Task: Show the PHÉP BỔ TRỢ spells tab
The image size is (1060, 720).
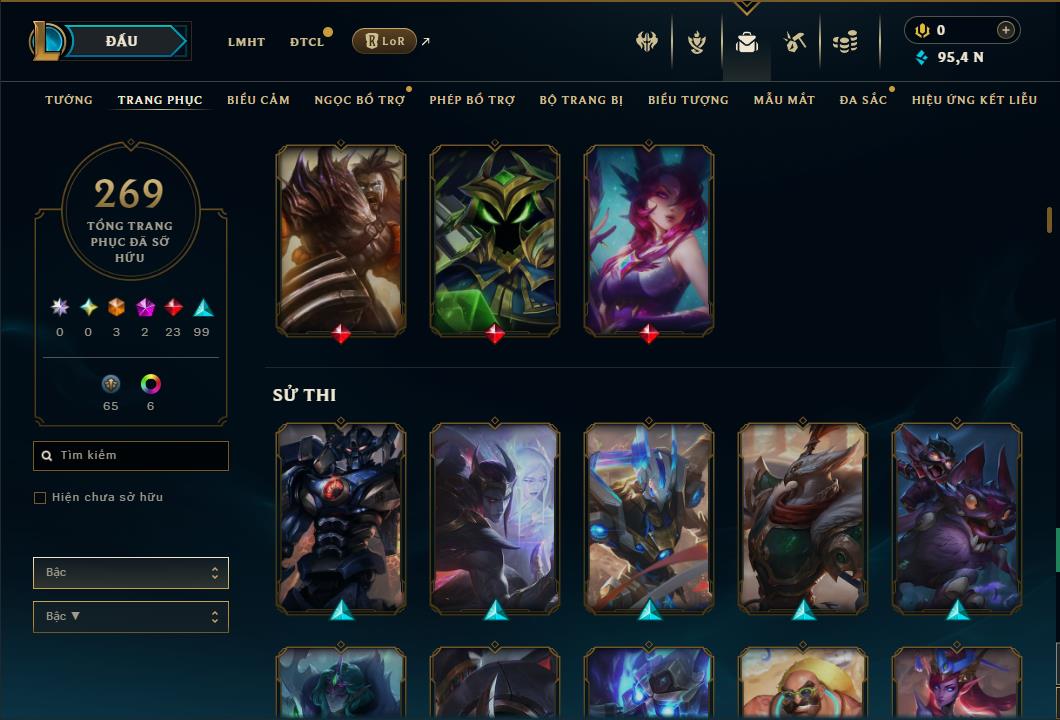Action: coord(472,100)
